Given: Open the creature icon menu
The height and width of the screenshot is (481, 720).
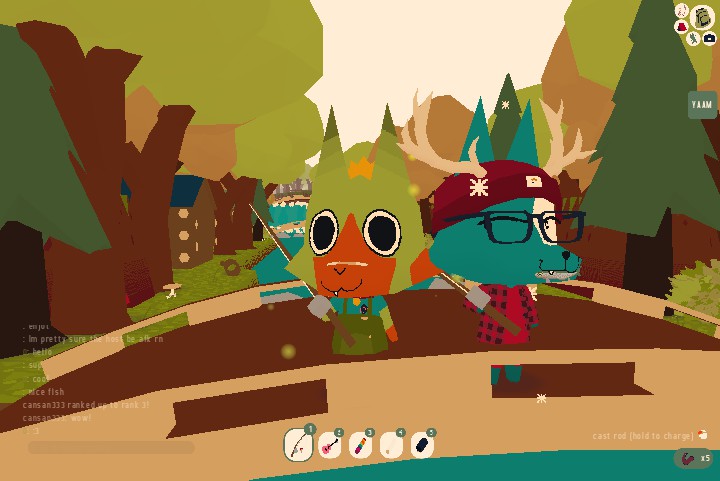Looking at the screenshot, I should tap(693, 39).
